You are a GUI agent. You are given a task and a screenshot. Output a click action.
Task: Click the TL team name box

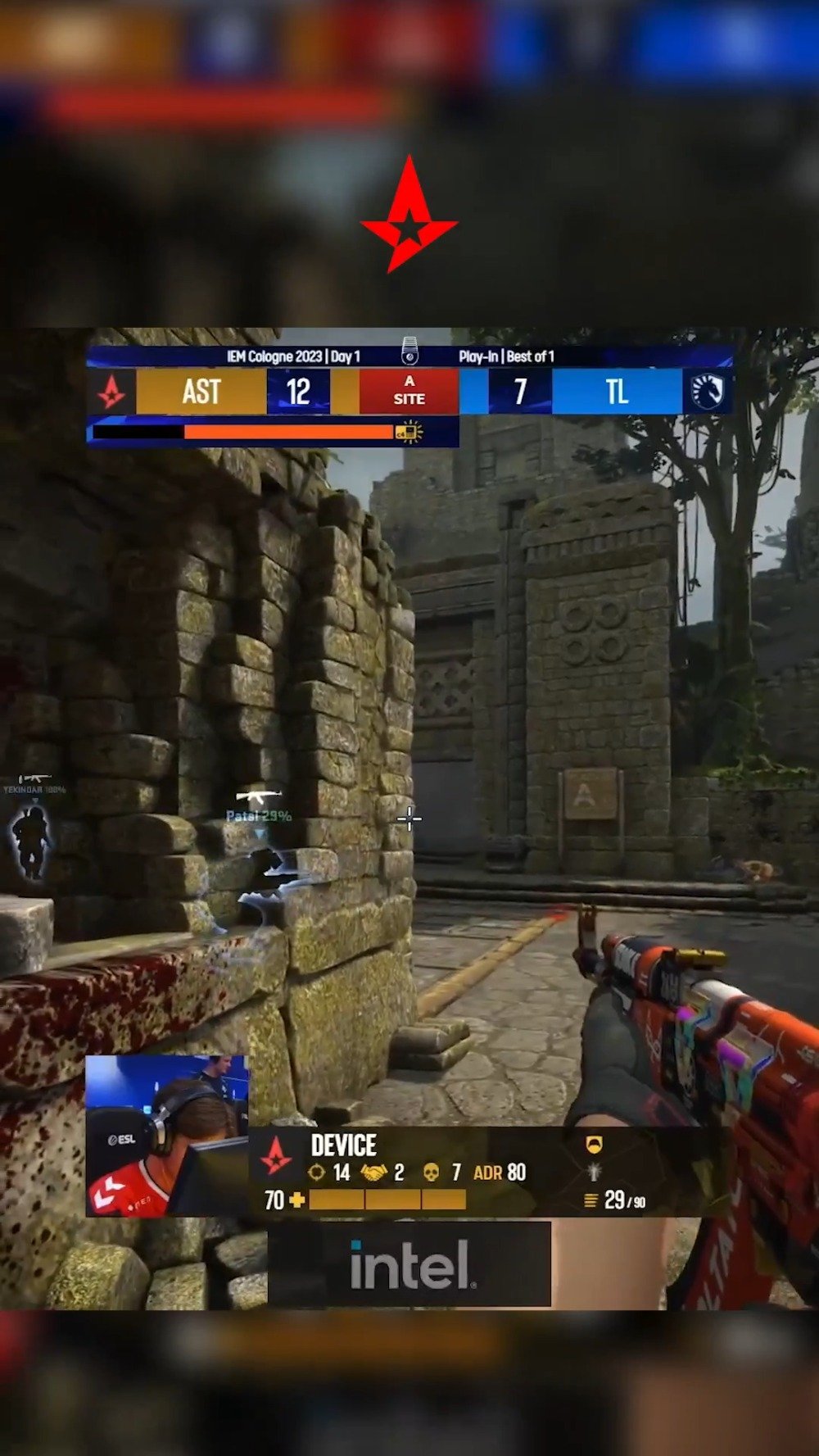click(617, 392)
